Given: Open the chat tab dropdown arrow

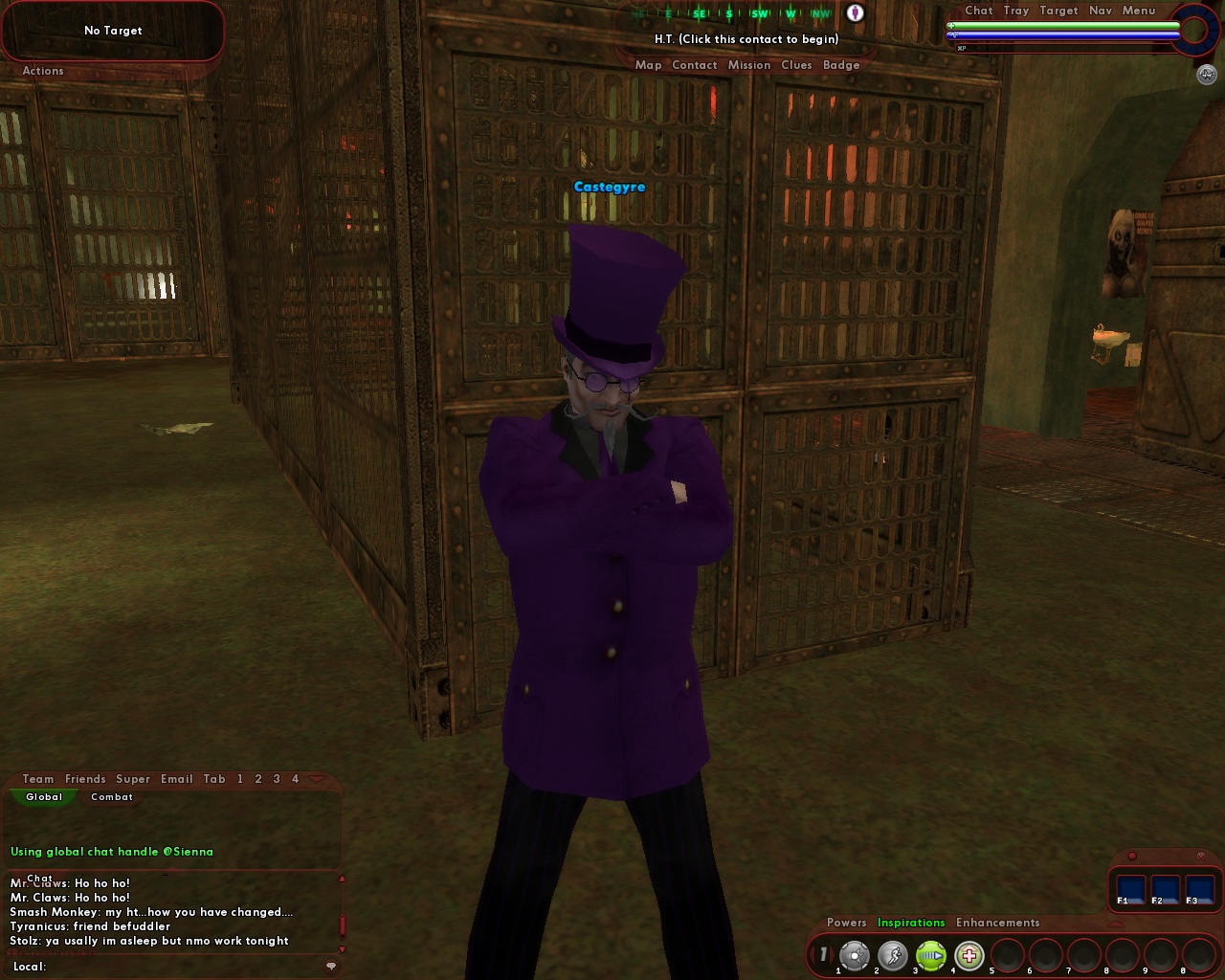Looking at the screenshot, I should pos(318,778).
